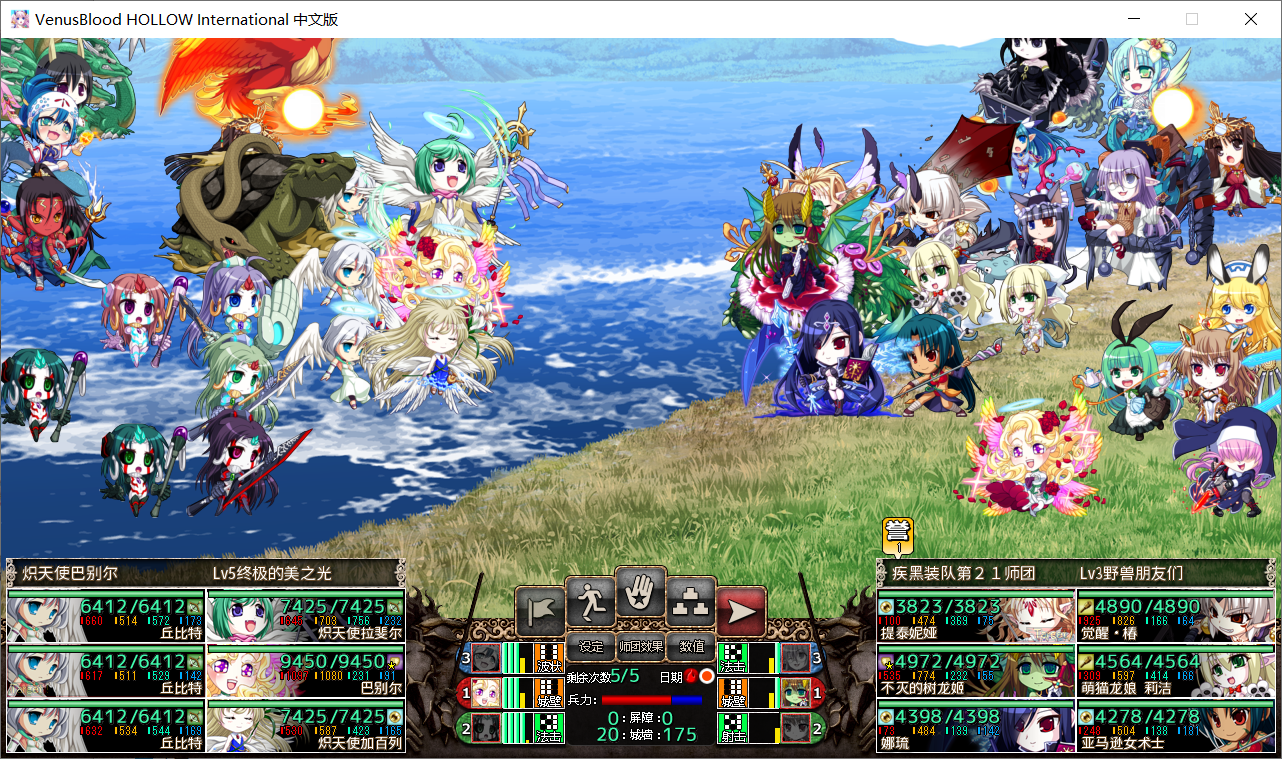Open the 设定 settings button

pyautogui.click(x=591, y=647)
